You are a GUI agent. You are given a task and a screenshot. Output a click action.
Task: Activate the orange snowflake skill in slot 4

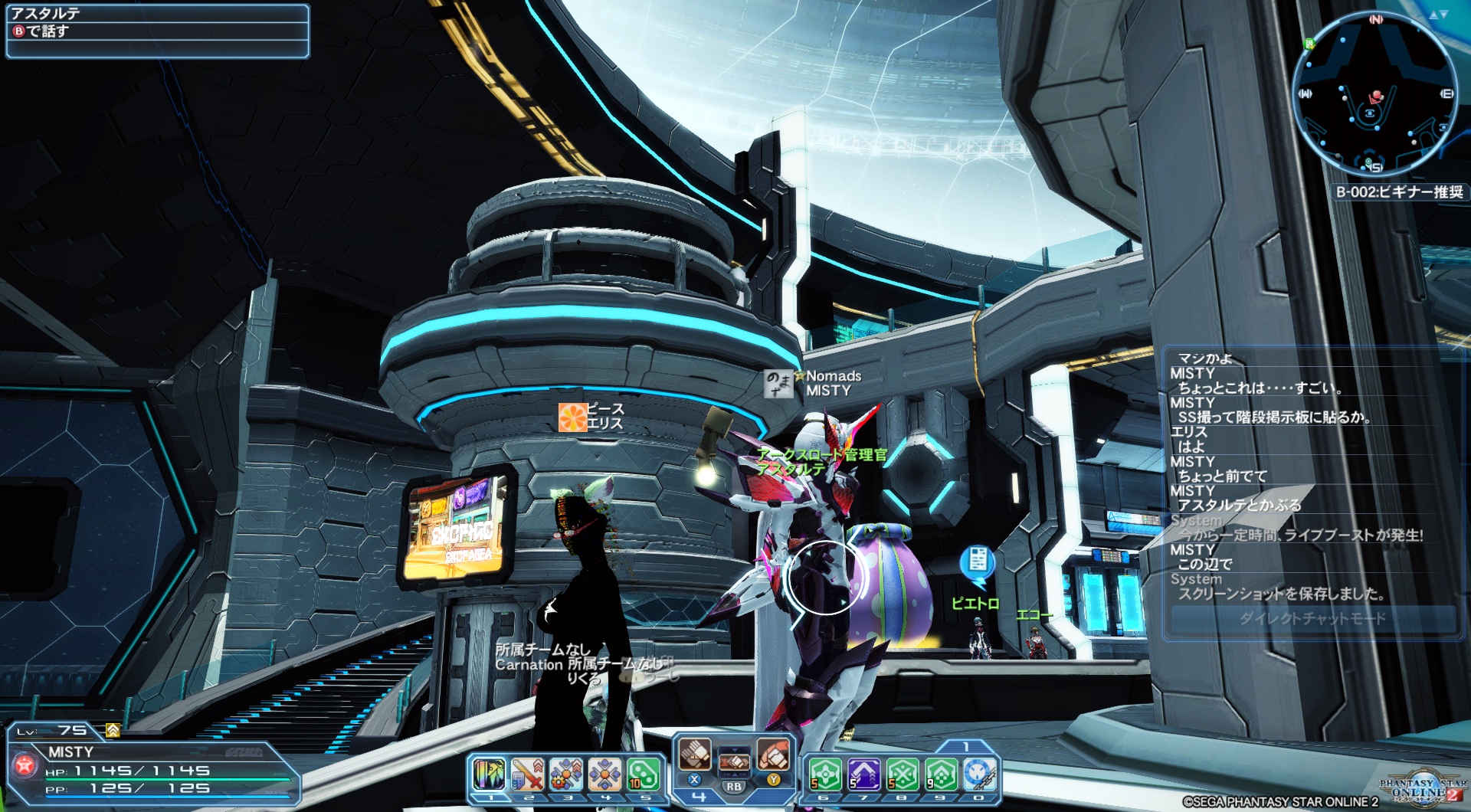pyautogui.click(x=604, y=774)
